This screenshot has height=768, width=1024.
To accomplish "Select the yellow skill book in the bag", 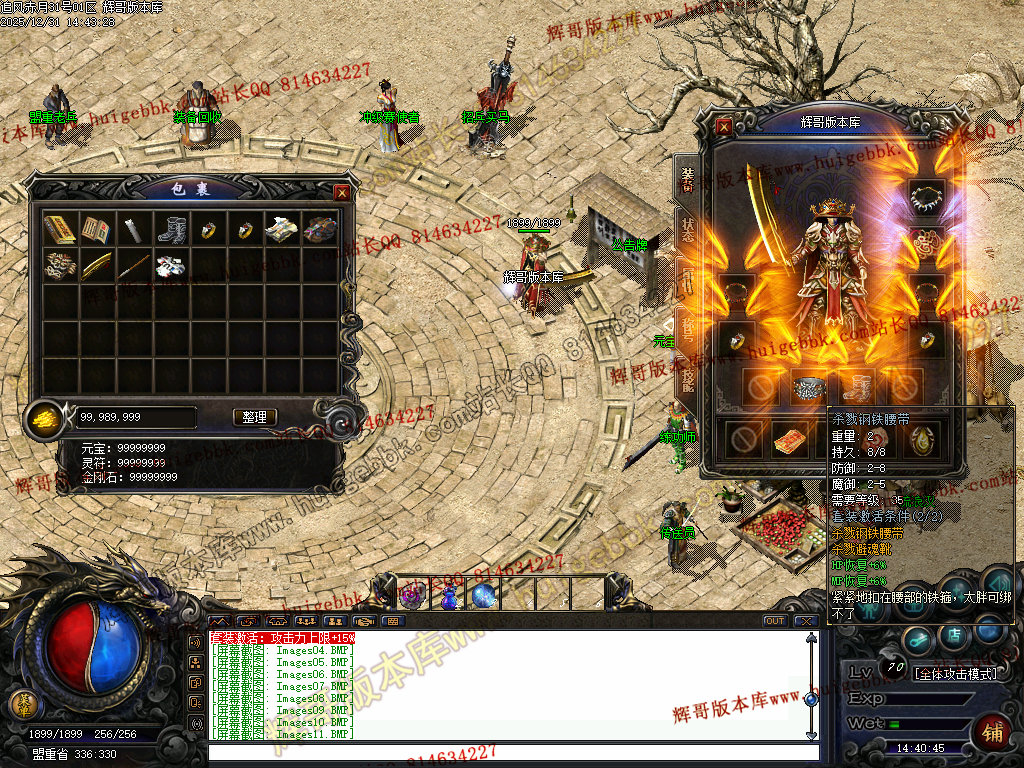I will click(x=60, y=230).
